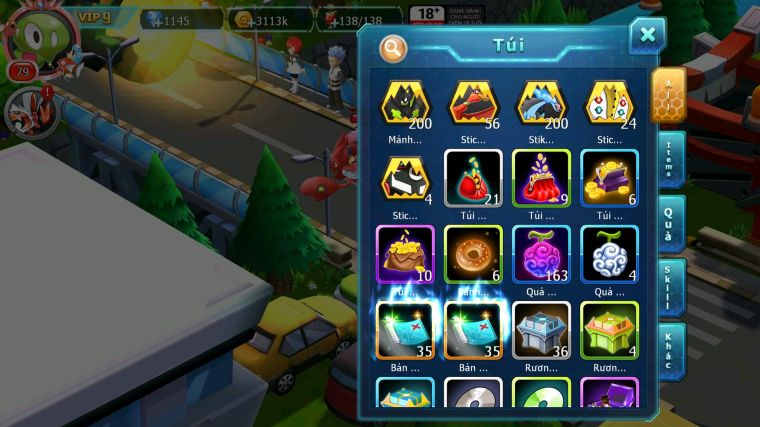Select the white sticker with count 24
This screenshot has height=427, width=760.
point(609,104)
